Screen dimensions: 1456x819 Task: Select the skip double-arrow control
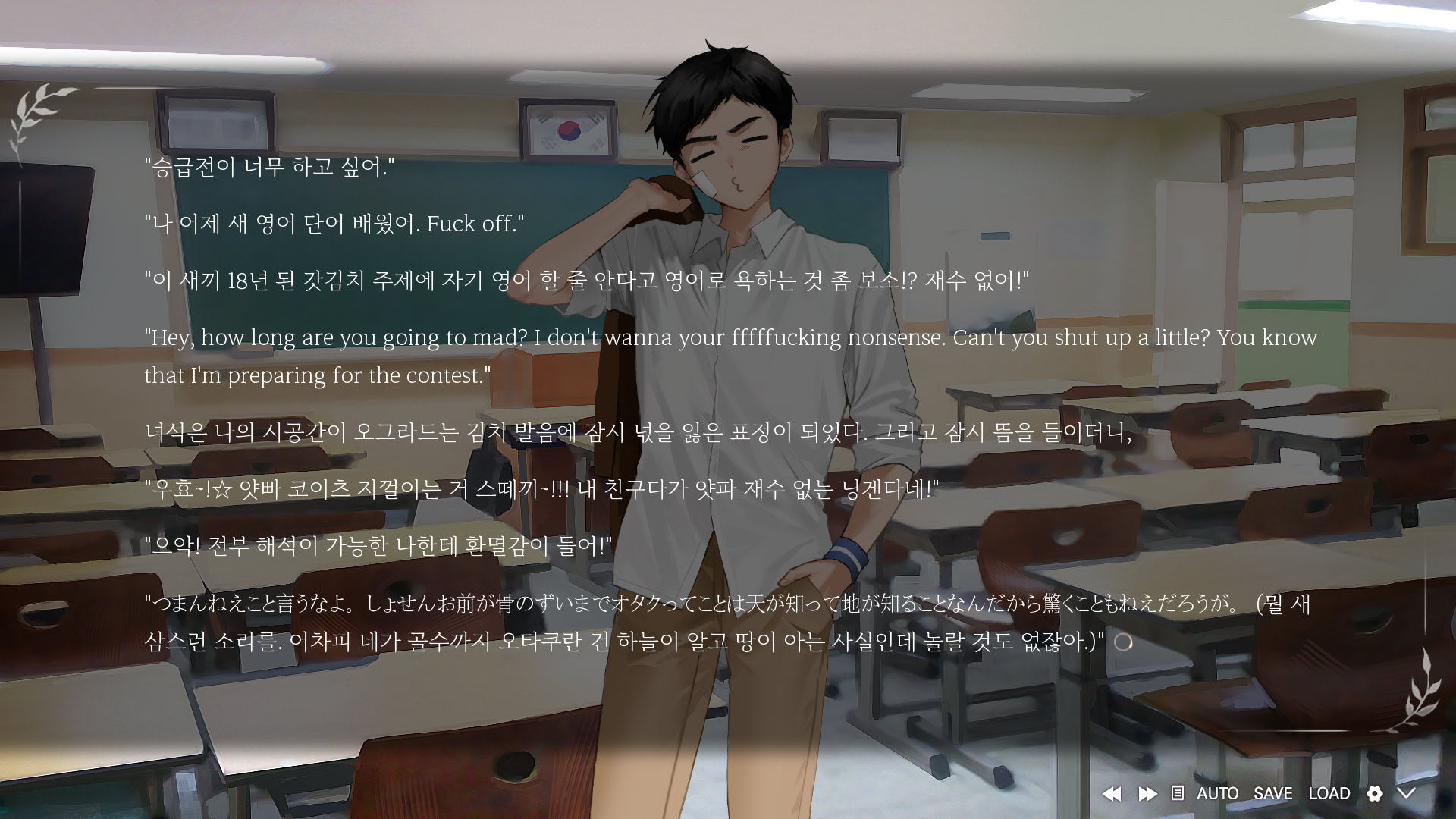1147,793
